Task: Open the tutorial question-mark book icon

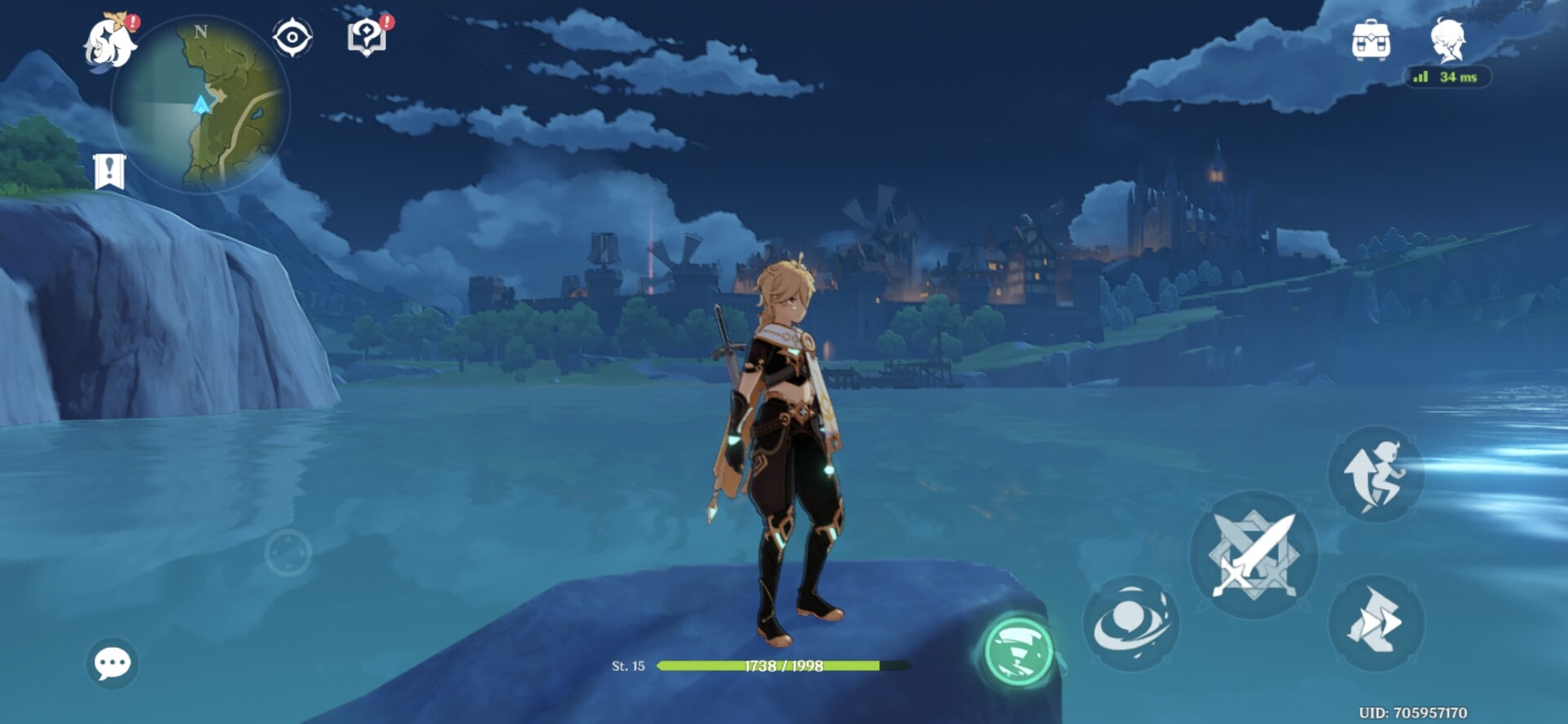Action: click(367, 38)
